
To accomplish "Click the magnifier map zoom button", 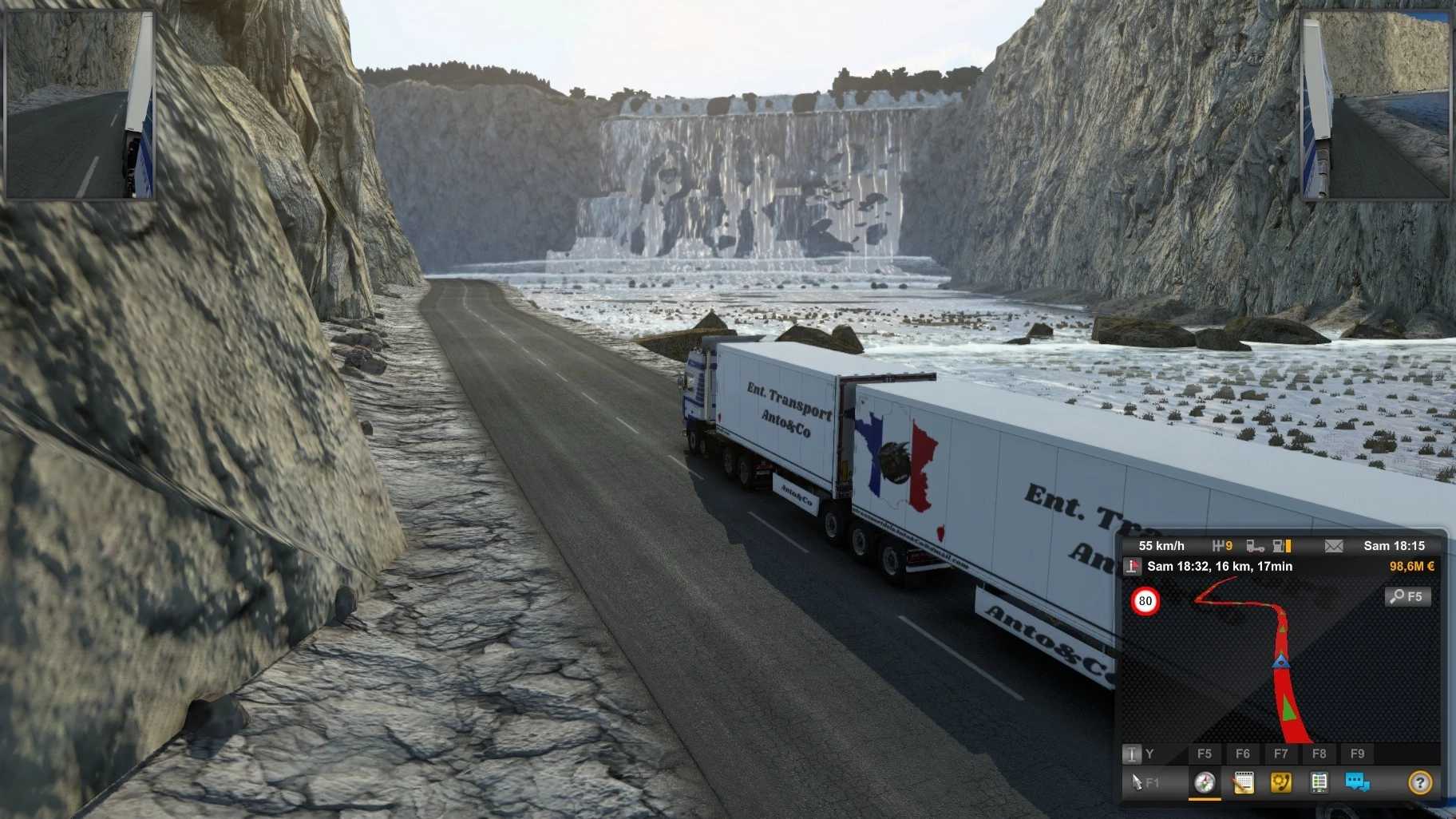I will tap(1407, 596).
